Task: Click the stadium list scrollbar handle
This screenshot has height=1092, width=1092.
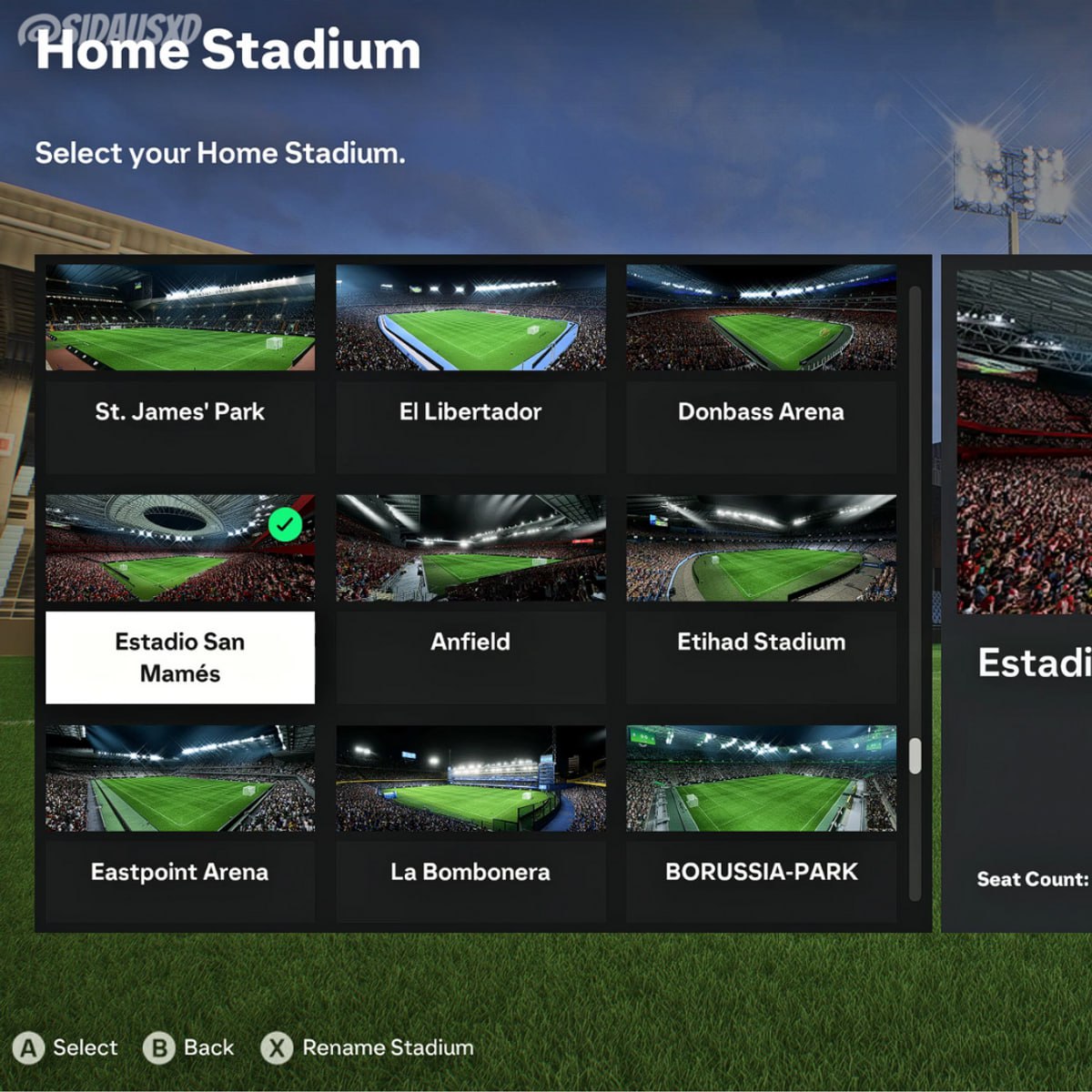Action: [915, 755]
